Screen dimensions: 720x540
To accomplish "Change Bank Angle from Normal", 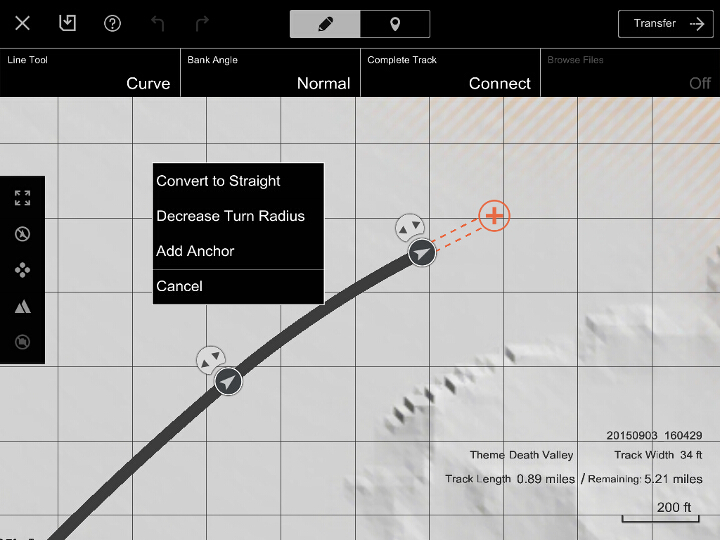I will (270, 73).
